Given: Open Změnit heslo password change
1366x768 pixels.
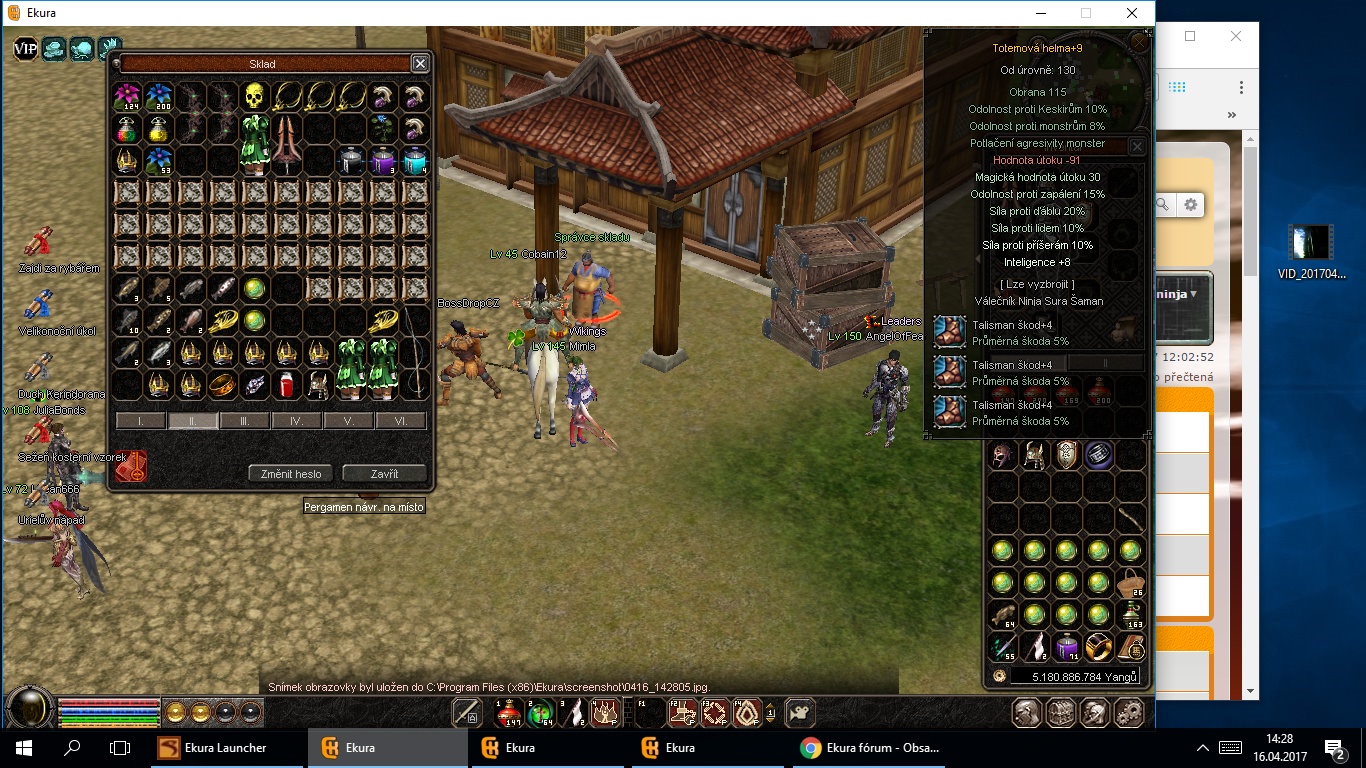Looking at the screenshot, I should (290, 473).
